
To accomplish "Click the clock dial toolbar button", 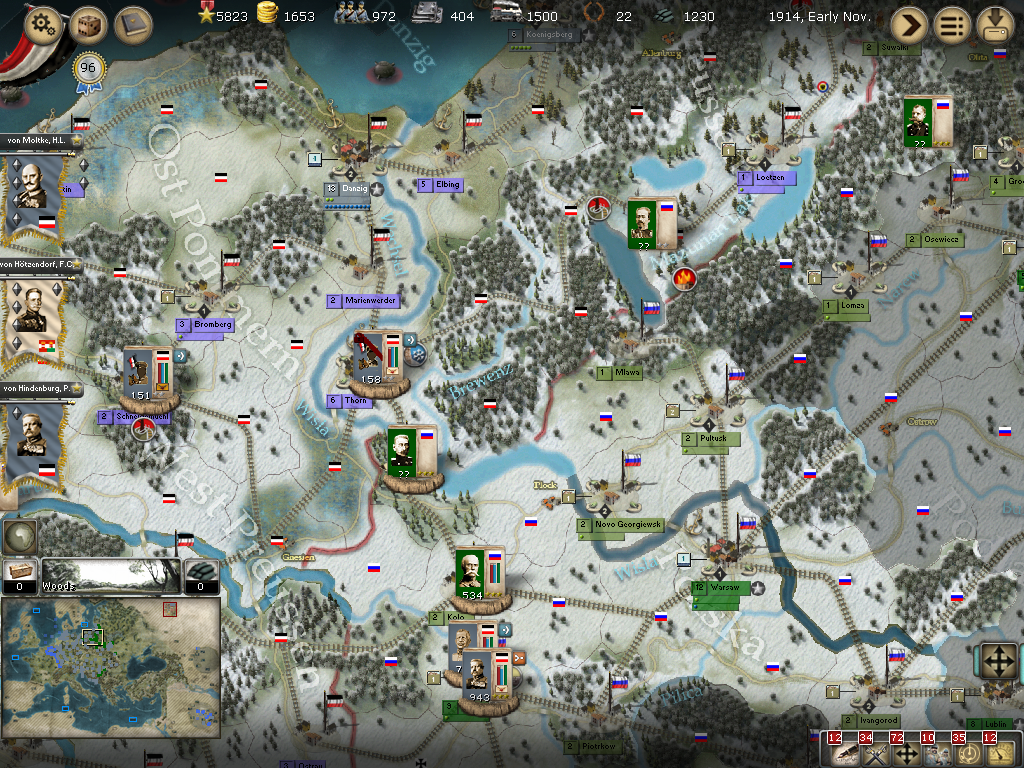I will [x=969, y=753].
